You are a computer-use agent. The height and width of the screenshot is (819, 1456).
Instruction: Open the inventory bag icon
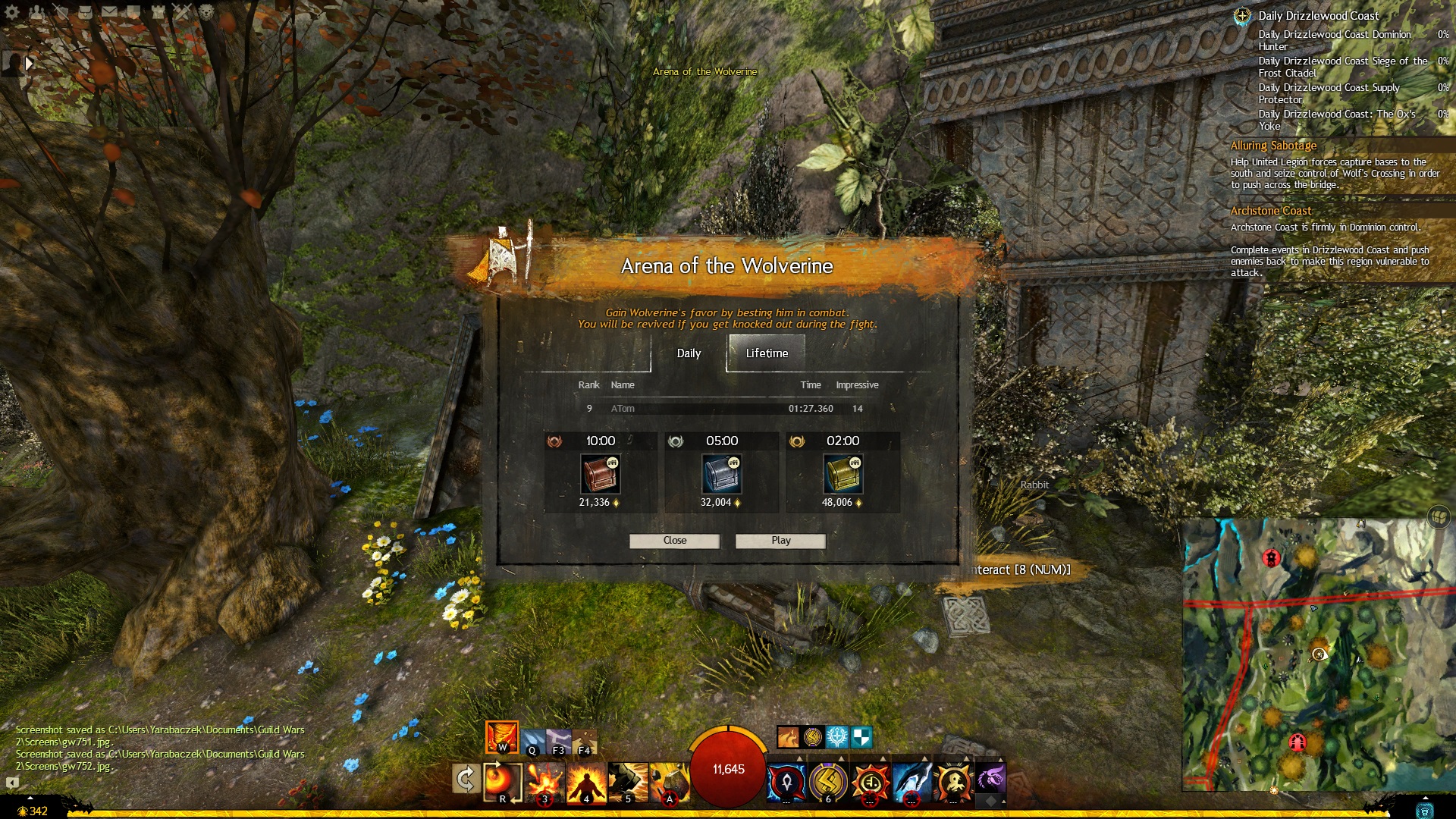point(86,12)
